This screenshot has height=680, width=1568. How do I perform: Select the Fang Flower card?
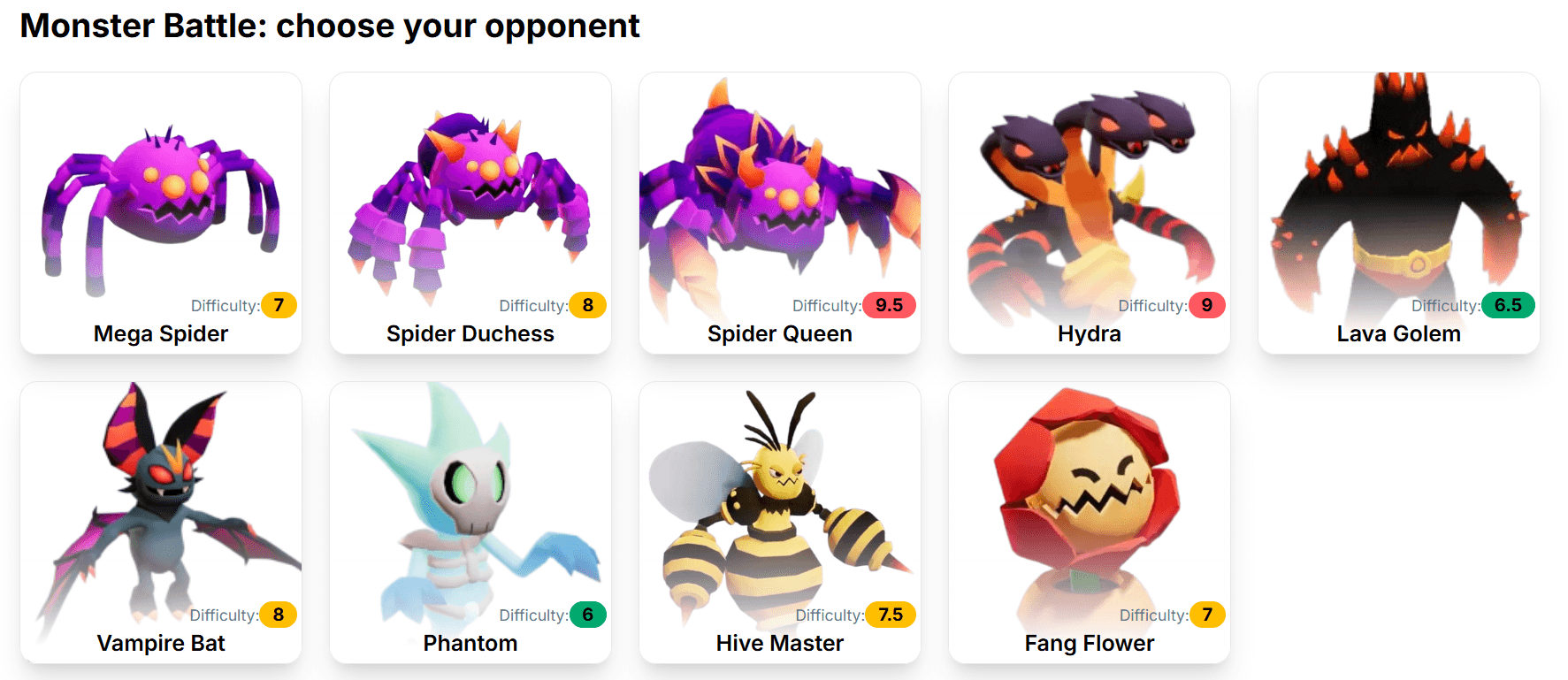coord(1090,523)
